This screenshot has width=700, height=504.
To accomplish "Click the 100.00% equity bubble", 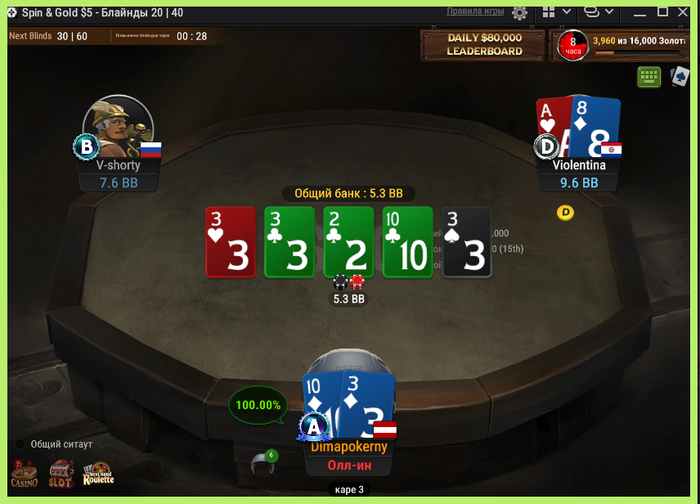I will 256,405.
